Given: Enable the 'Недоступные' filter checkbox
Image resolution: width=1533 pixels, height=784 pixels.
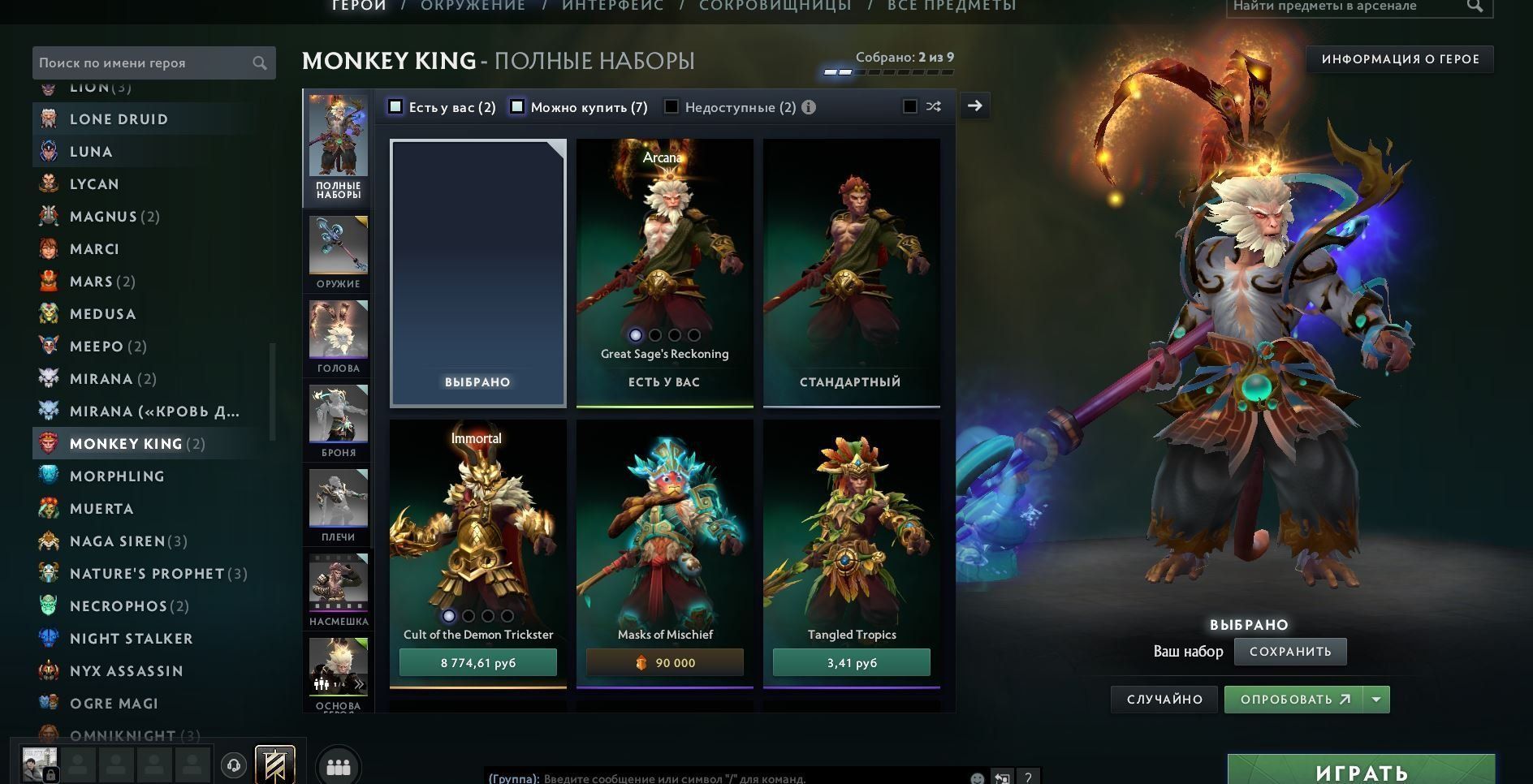Looking at the screenshot, I should 671,107.
